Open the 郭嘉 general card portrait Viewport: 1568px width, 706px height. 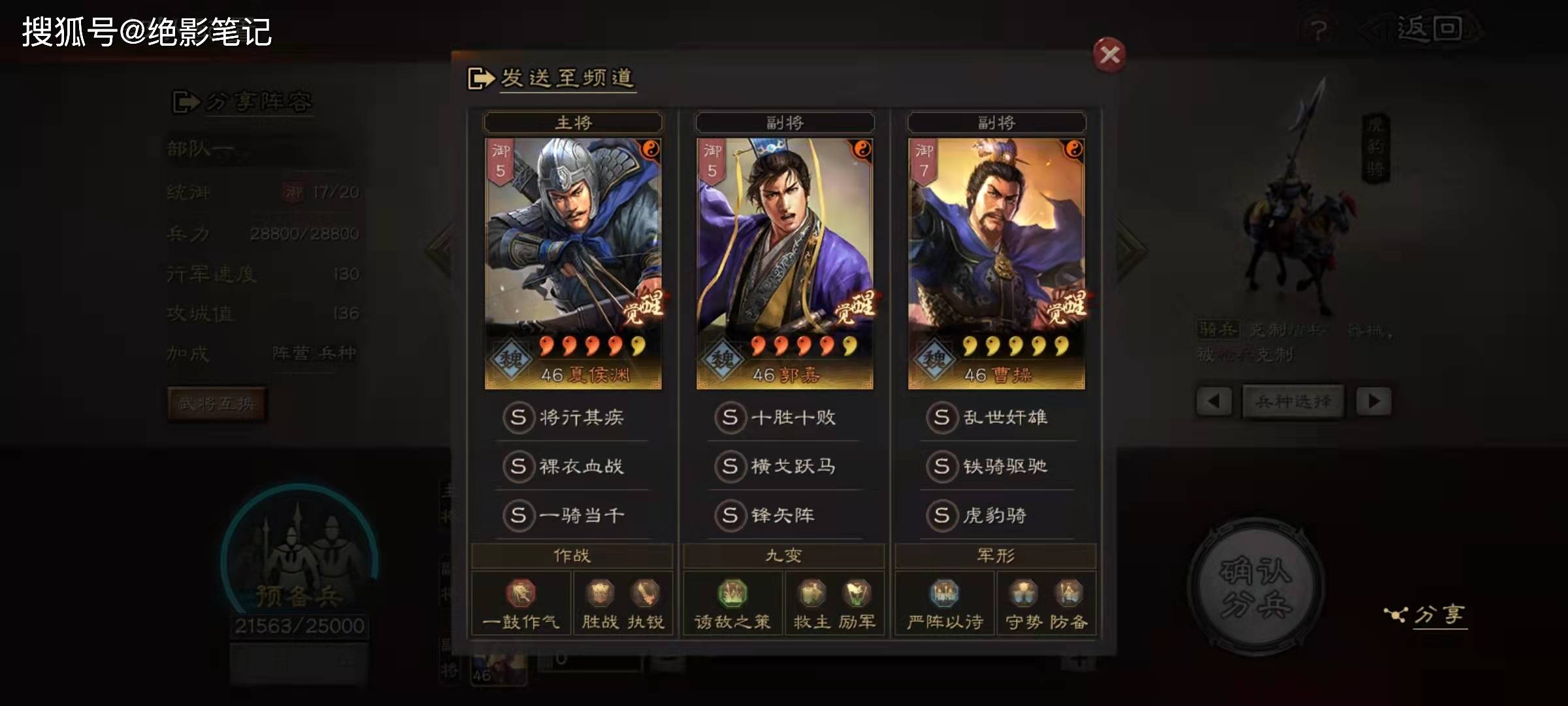tap(783, 248)
